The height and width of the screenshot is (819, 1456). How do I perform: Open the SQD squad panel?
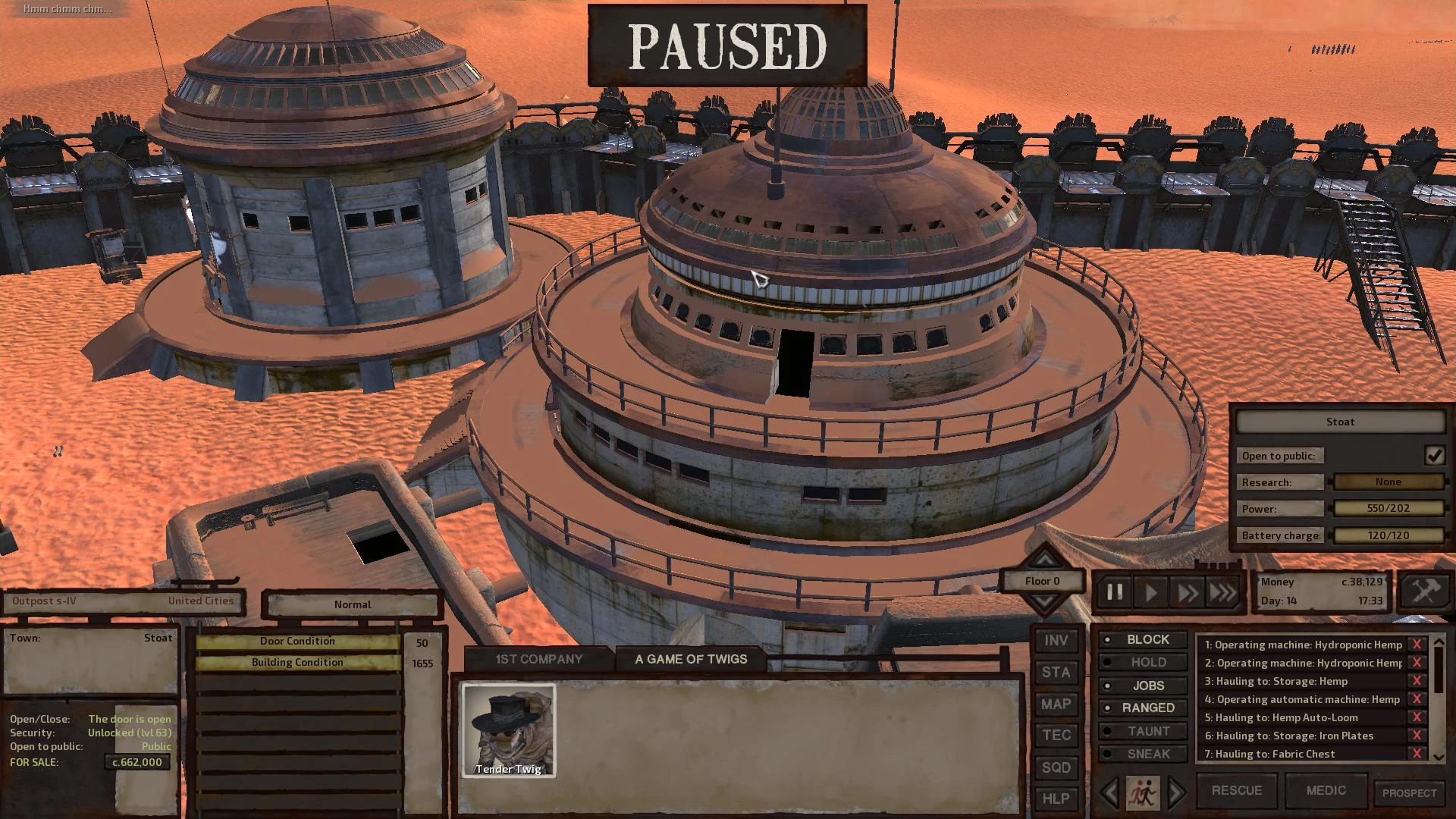(x=1056, y=767)
